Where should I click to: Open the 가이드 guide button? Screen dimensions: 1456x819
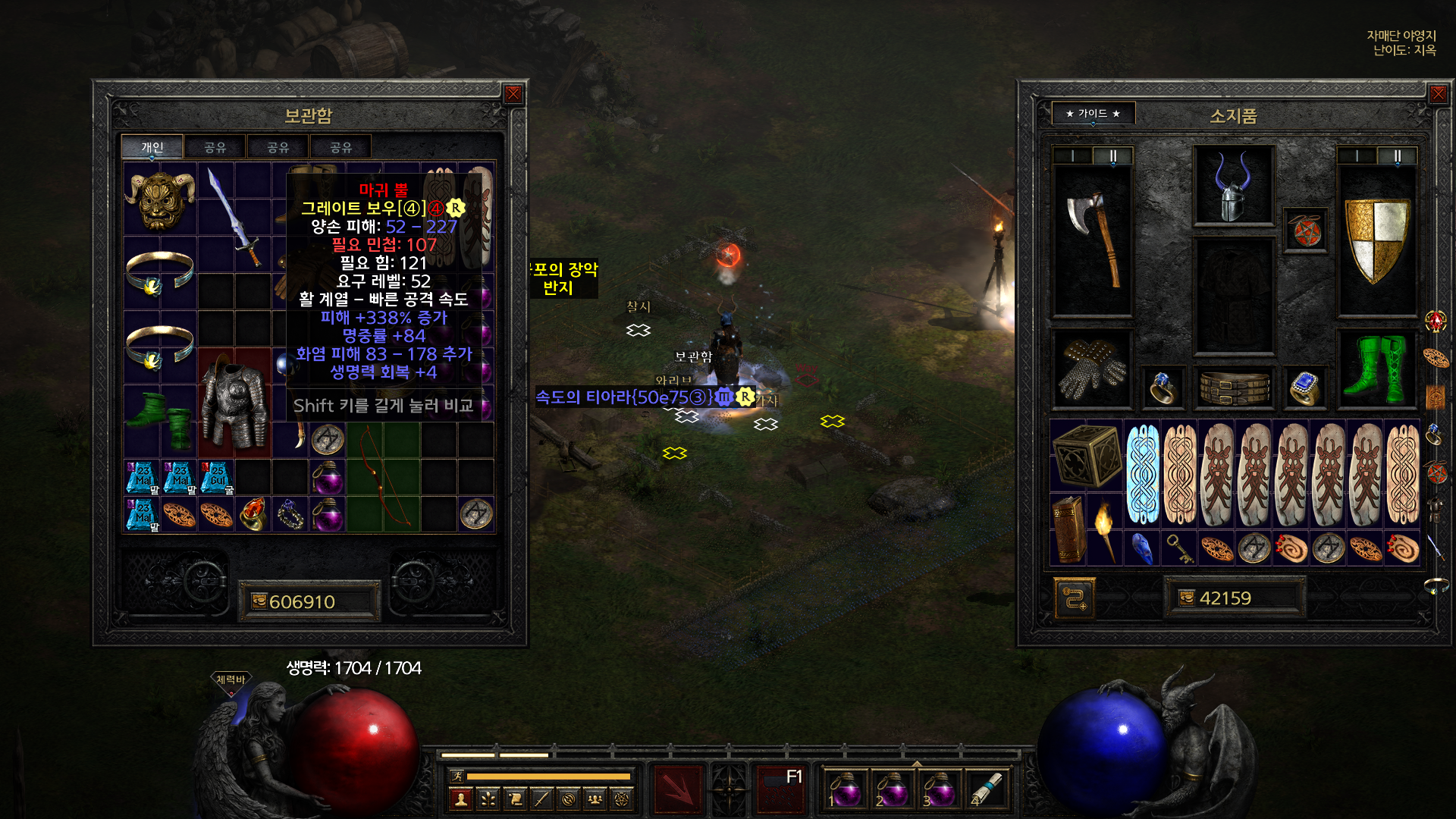pyautogui.click(x=1093, y=114)
